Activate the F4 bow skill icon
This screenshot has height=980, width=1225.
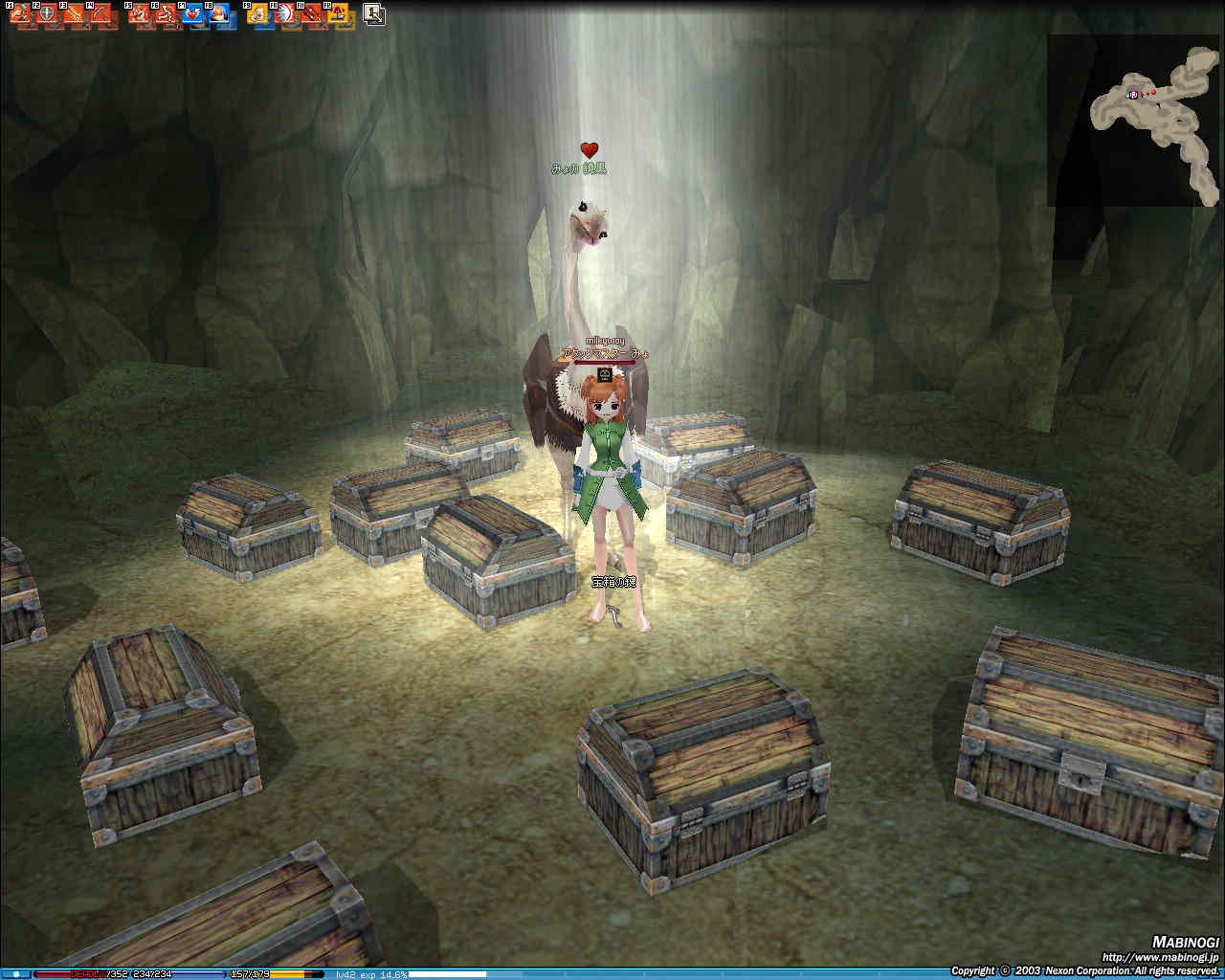coord(100,15)
